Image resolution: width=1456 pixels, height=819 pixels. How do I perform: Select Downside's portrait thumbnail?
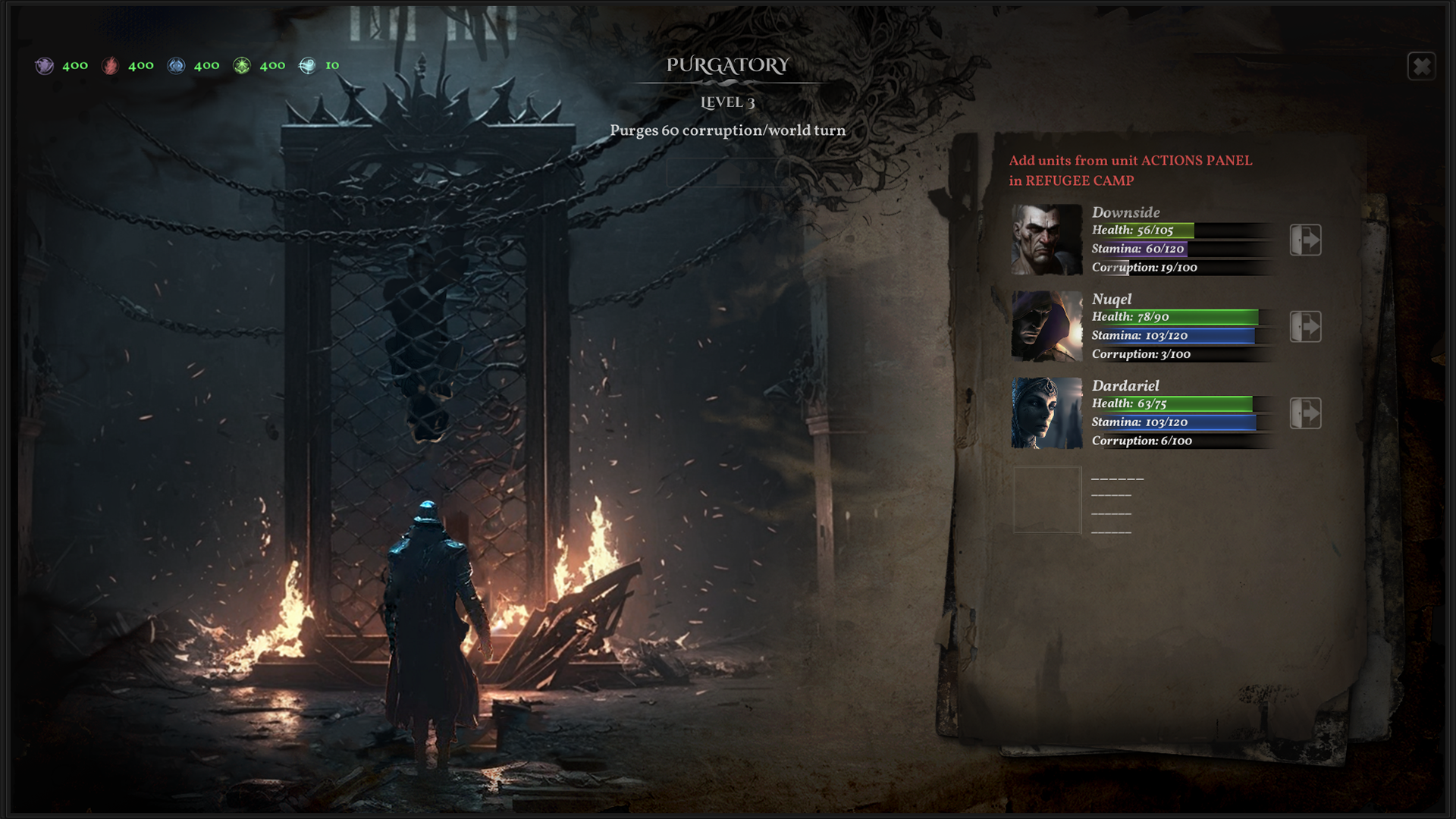tap(1046, 239)
